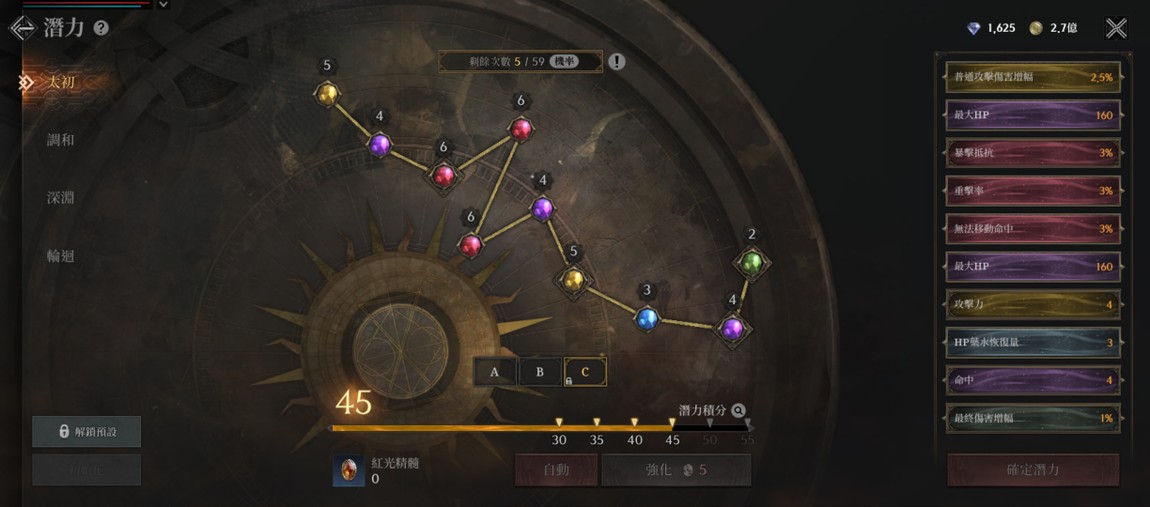Click the 紅光精髓 material icon
Viewport: 1150px width, 507px height.
(x=349, y=470)
